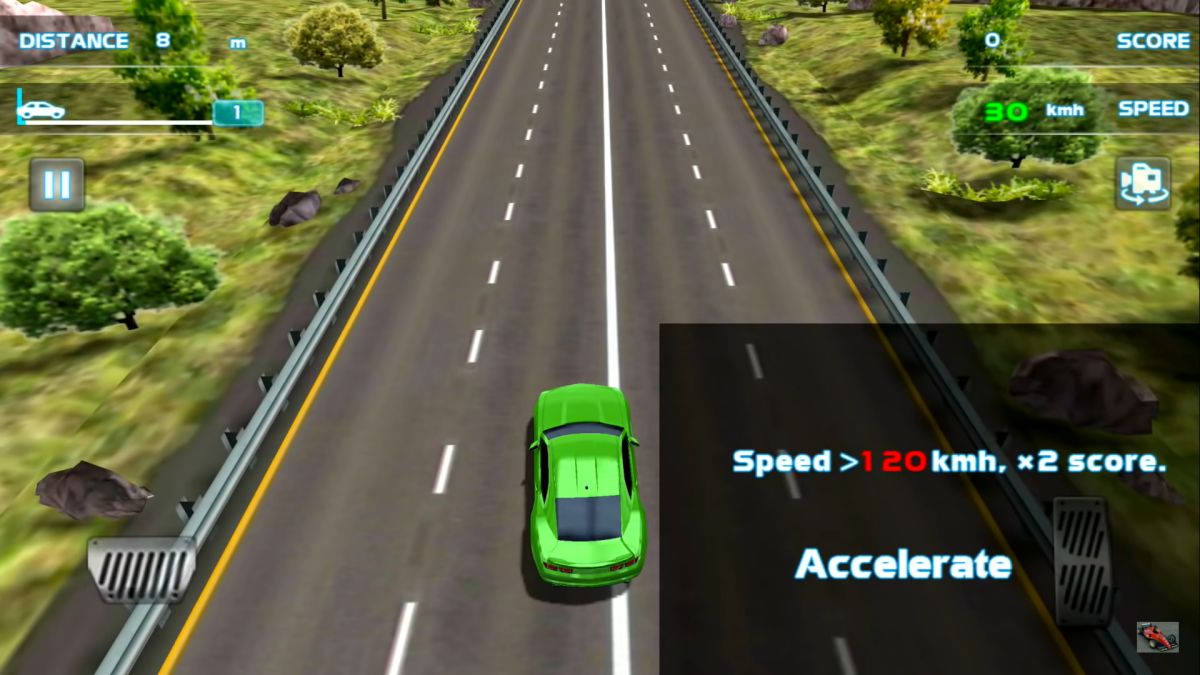Pause the race
The image size is (1200, 675).
(57, 185)
